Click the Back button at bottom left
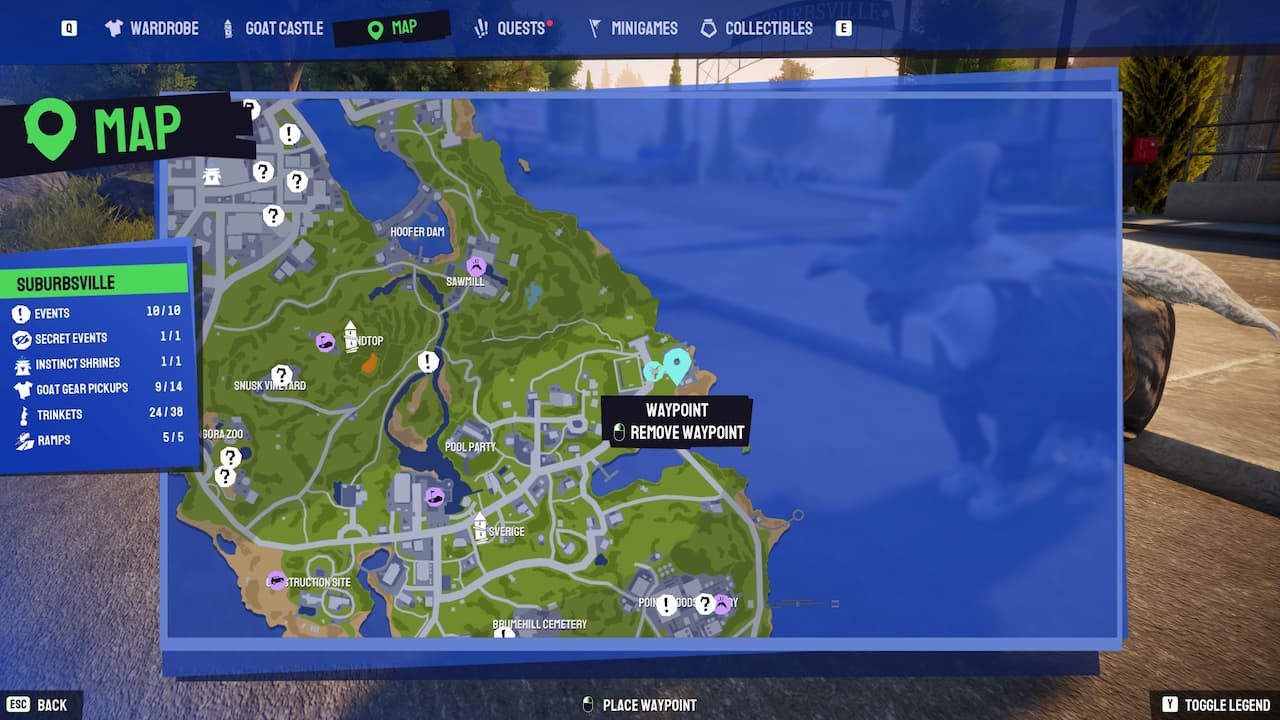 point(38,704)
